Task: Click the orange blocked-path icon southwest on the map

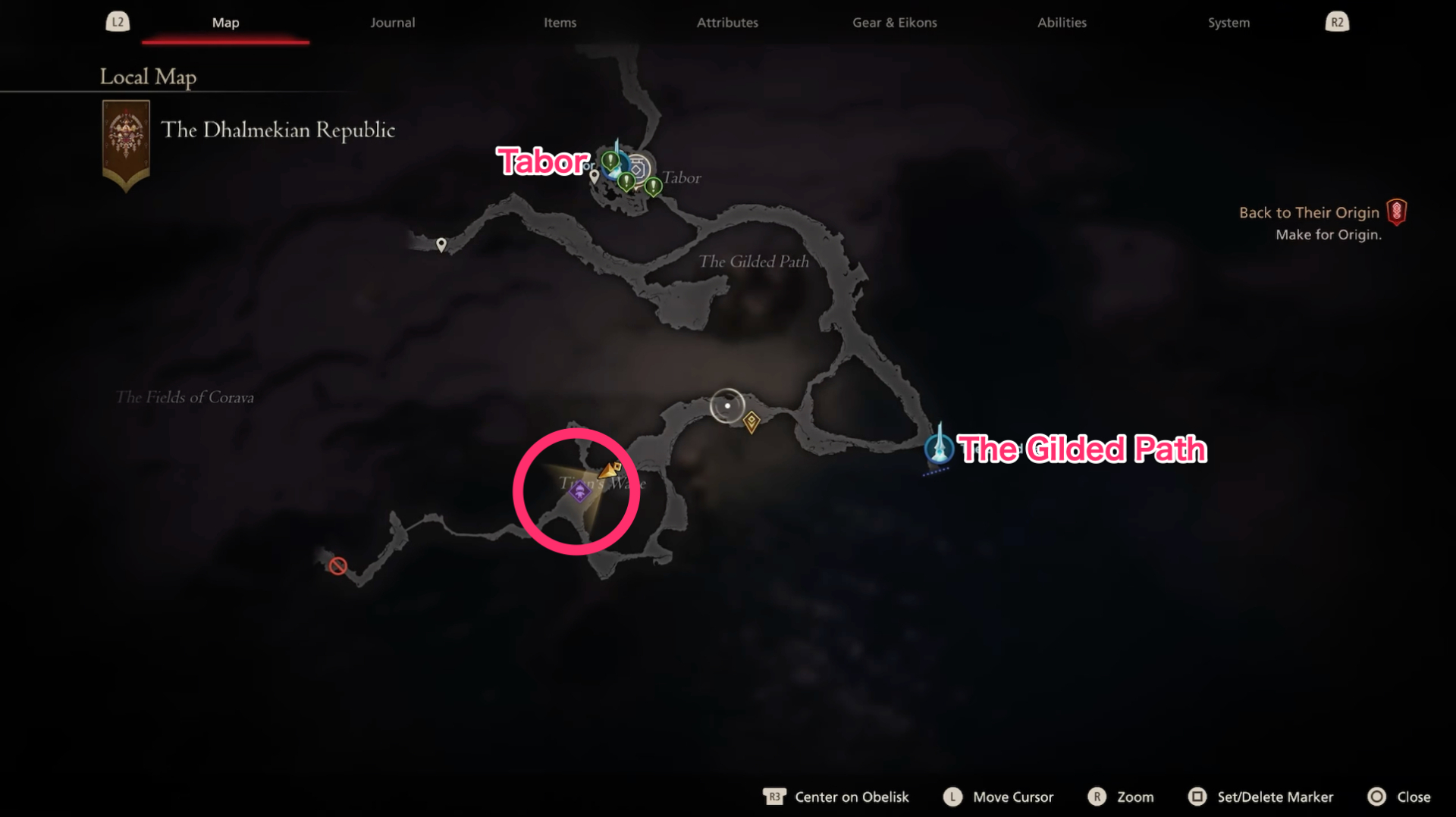Action: pos(337,565)
